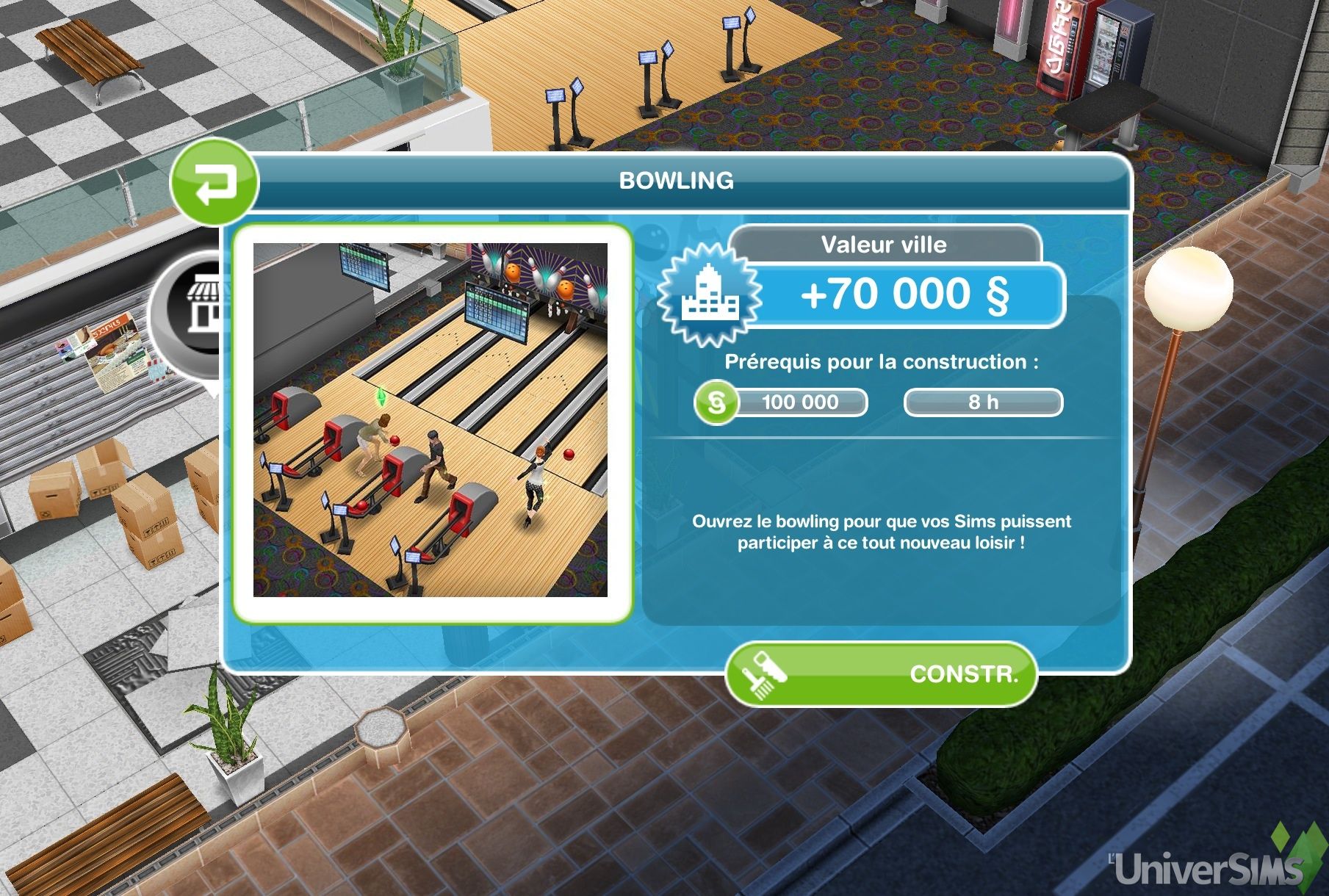
Task: Select the bowling alley preview image
Action: [431, 420]
